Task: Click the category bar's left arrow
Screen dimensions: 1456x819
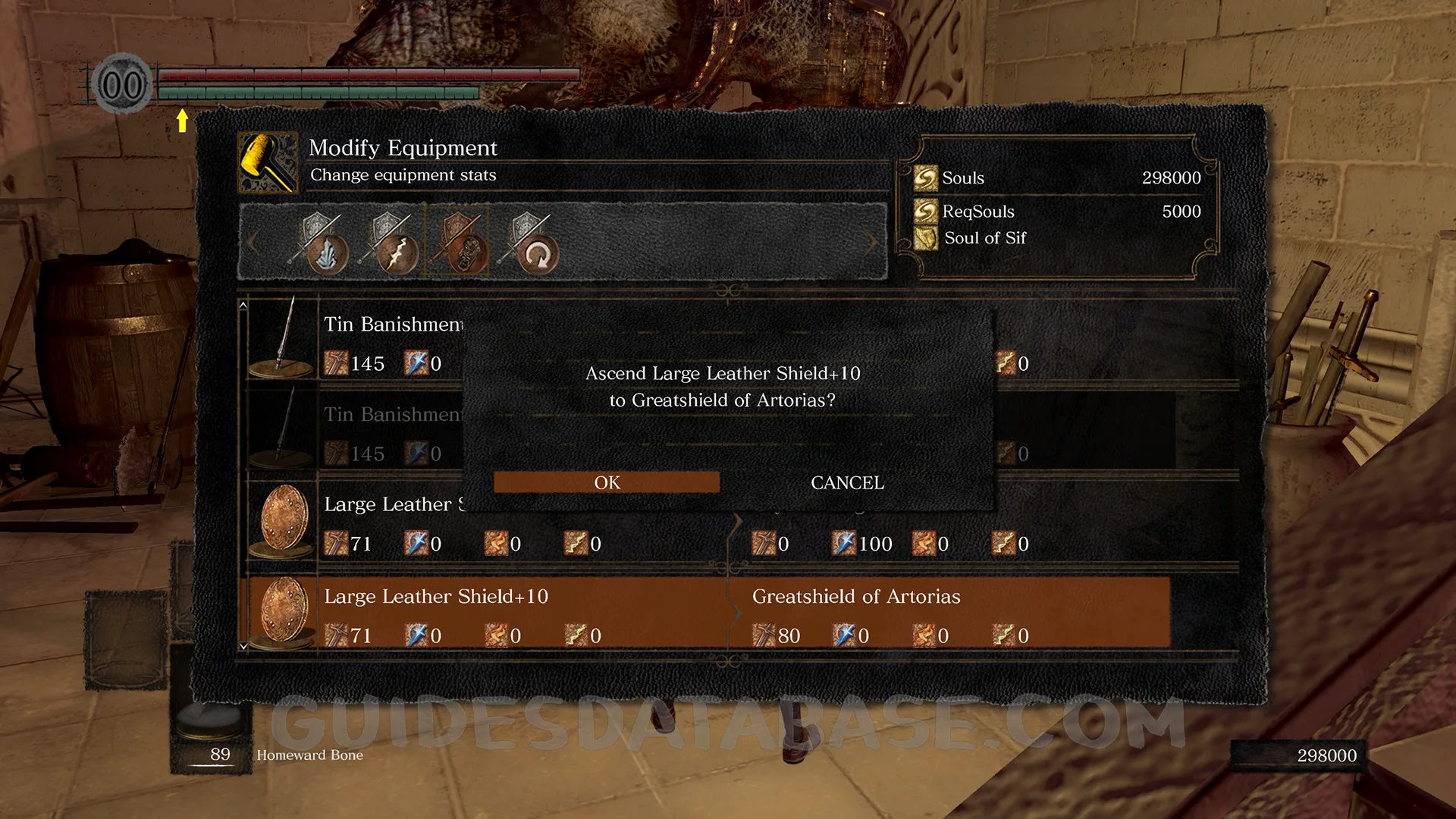Action: pyautogui.click(x=253, y=243)
